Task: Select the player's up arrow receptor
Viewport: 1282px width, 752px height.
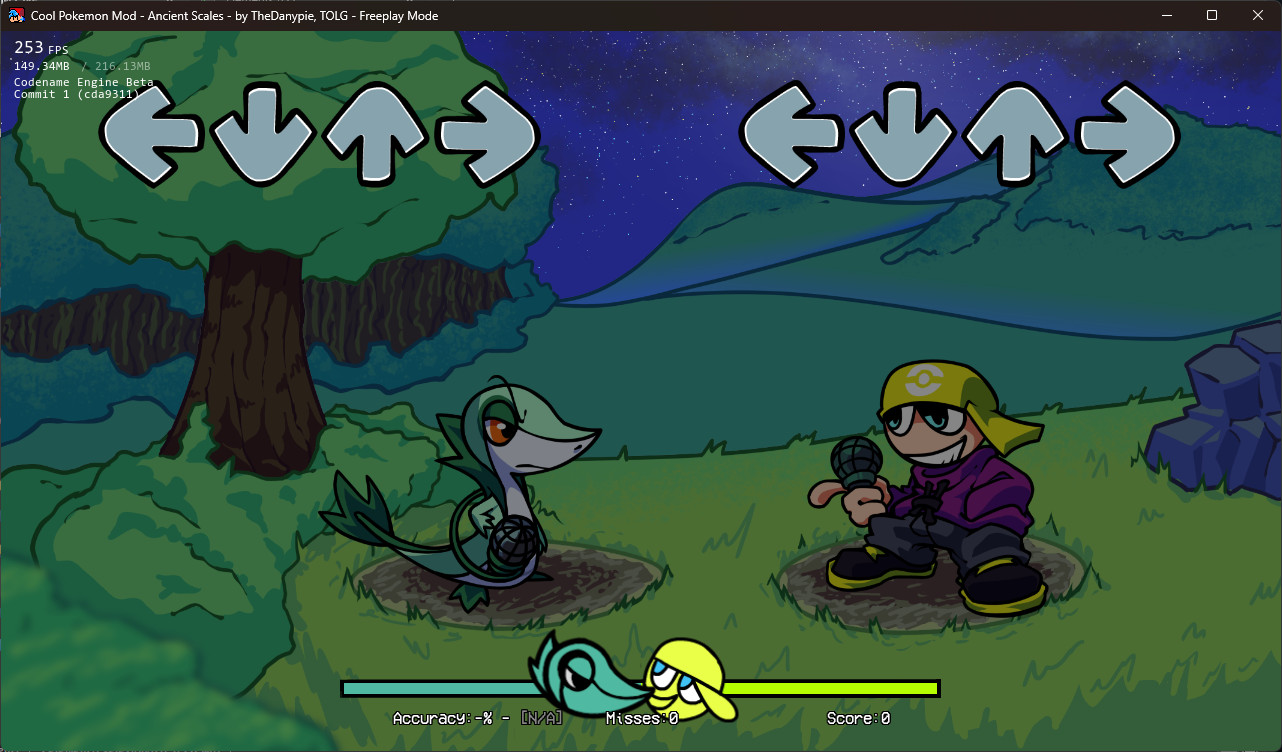Action: coord(1015,135)
